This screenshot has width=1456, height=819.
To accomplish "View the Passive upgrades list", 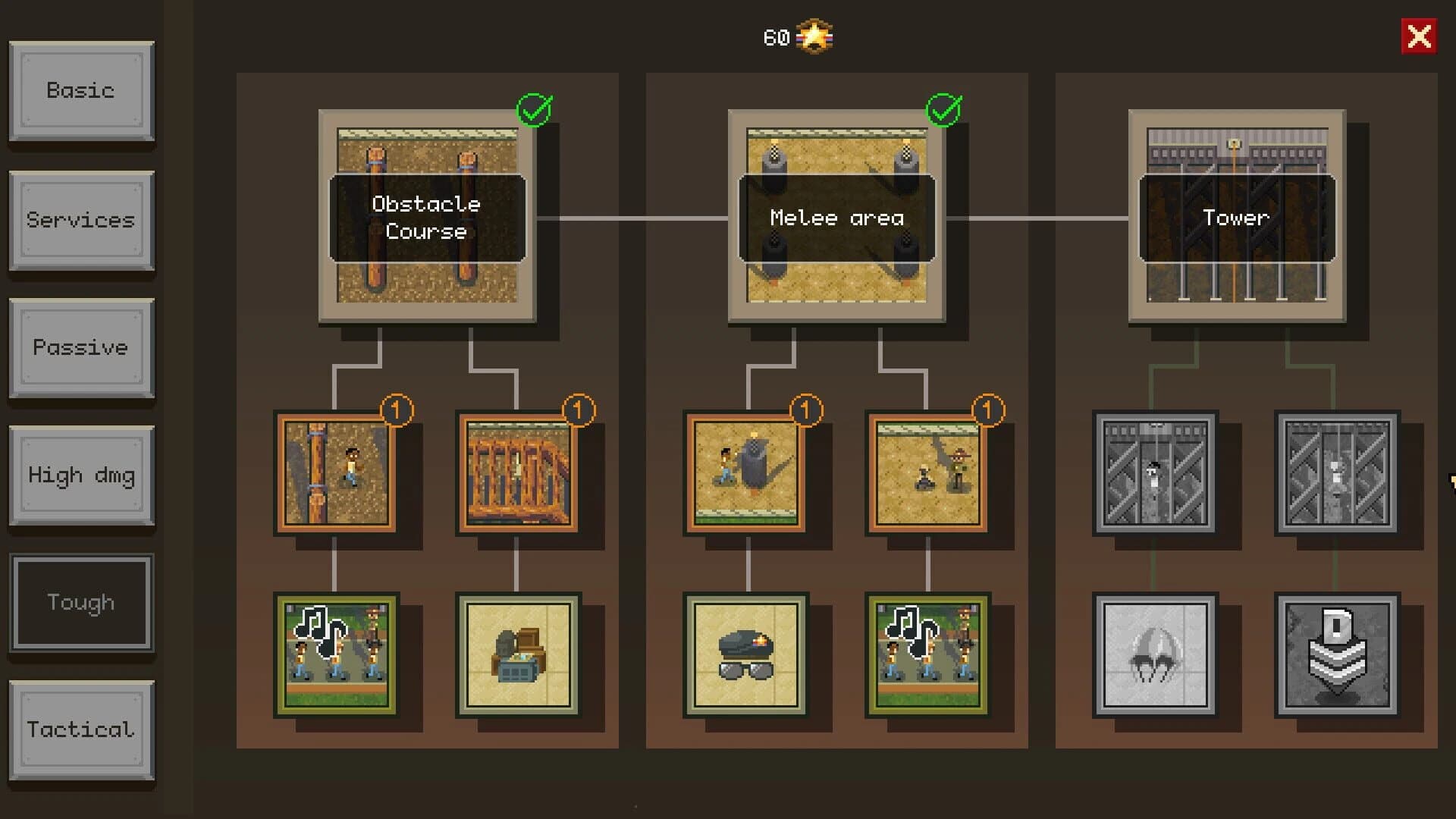I will [x=81, y=347].
